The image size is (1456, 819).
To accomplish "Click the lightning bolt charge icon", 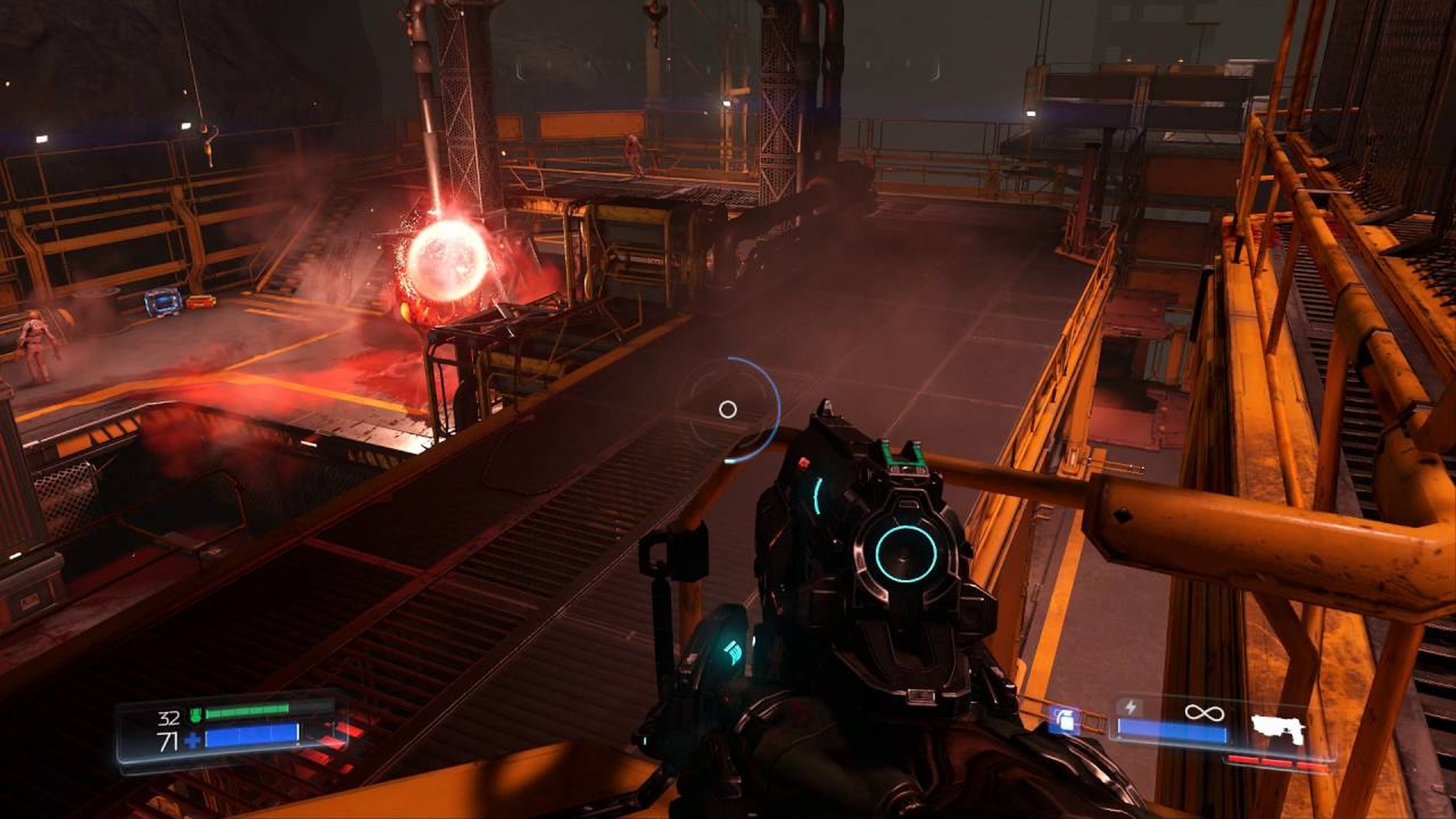I will 1131,708.
